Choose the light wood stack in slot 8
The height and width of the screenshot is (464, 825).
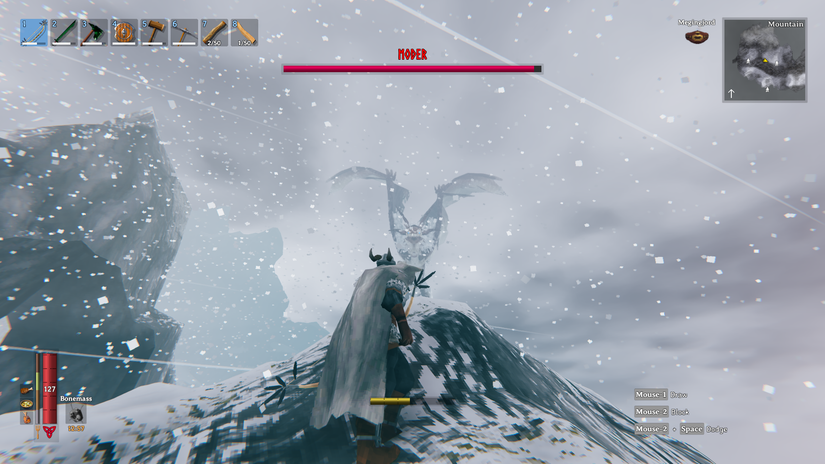point(244,32)
